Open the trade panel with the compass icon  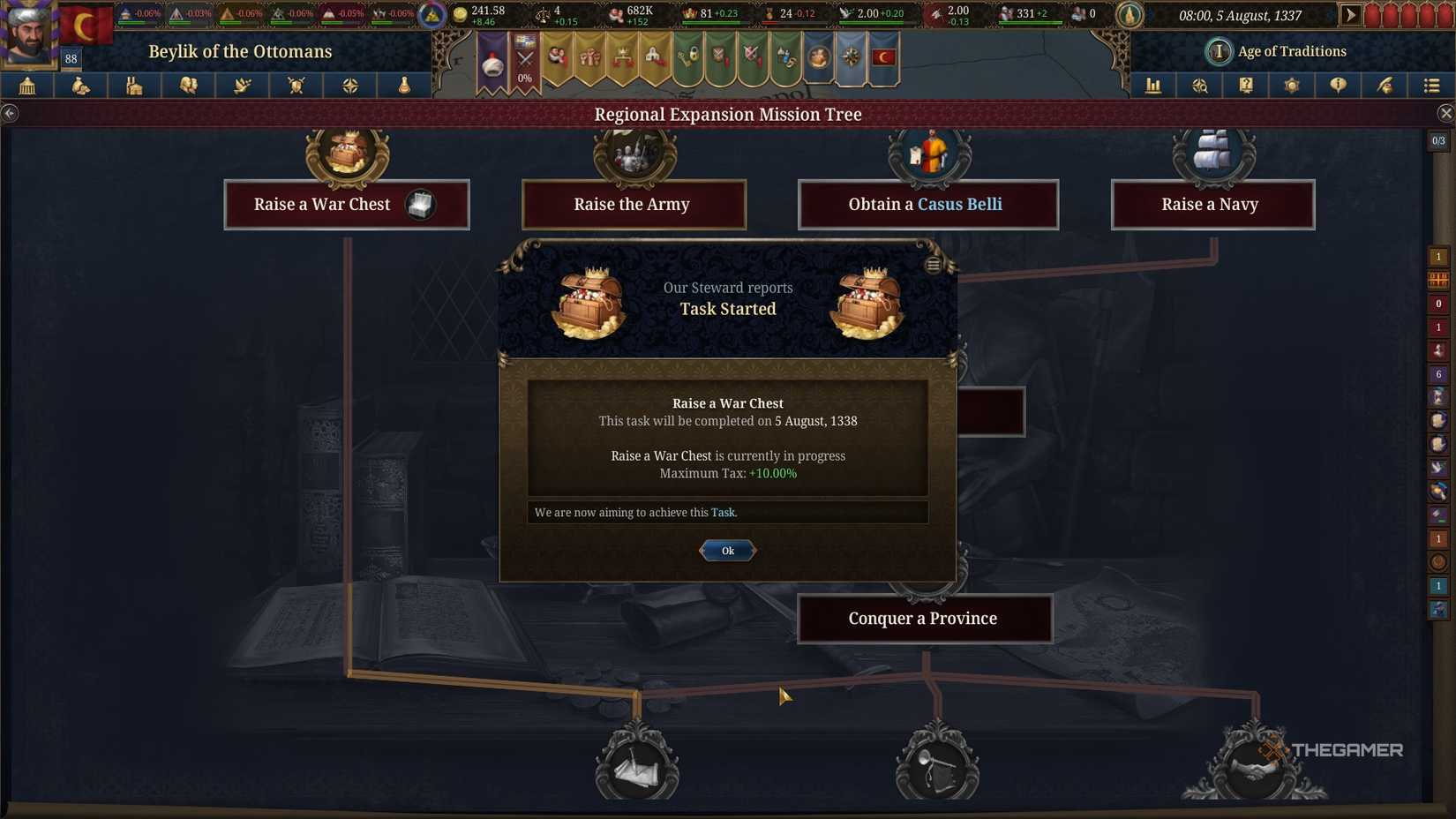click(x=350, y=86)
